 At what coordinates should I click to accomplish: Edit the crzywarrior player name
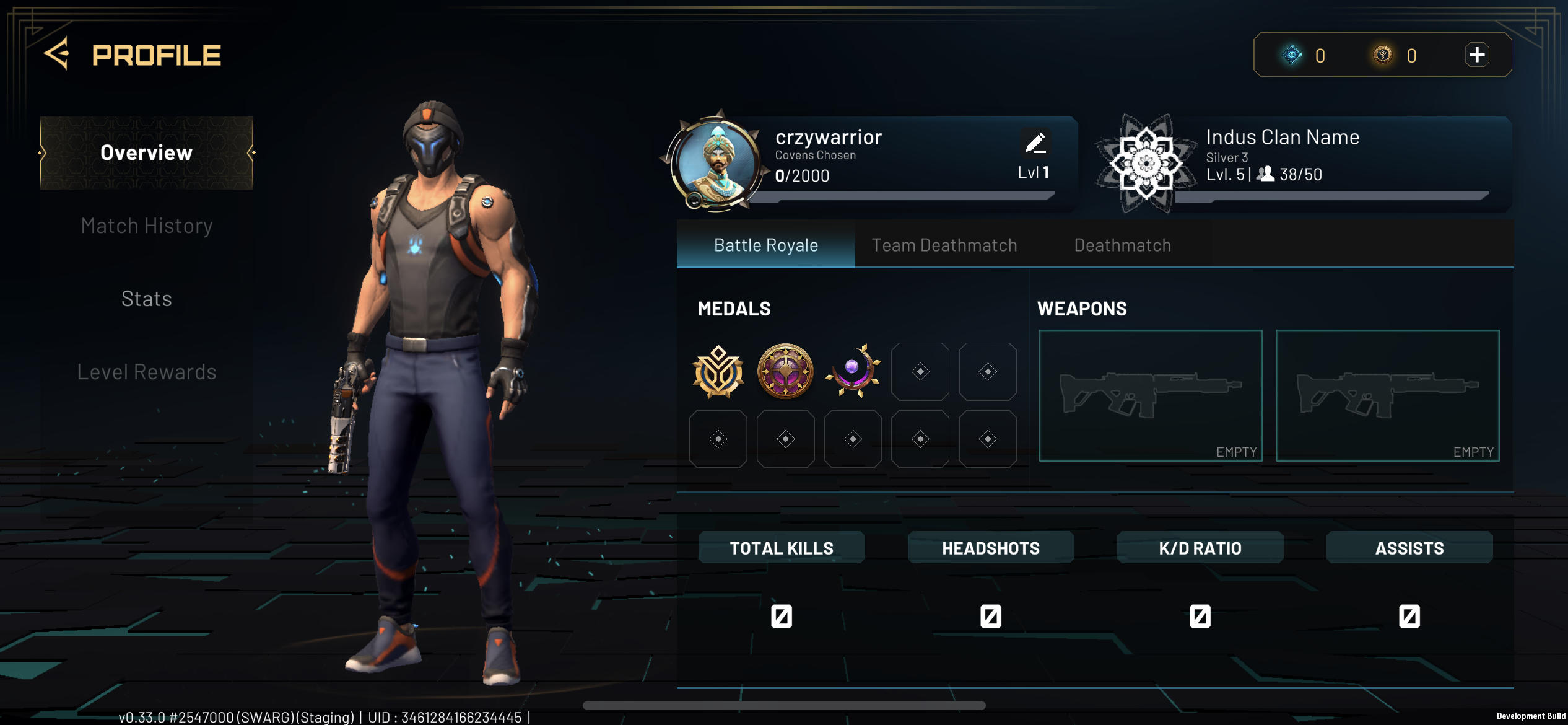click(1035, 143)
